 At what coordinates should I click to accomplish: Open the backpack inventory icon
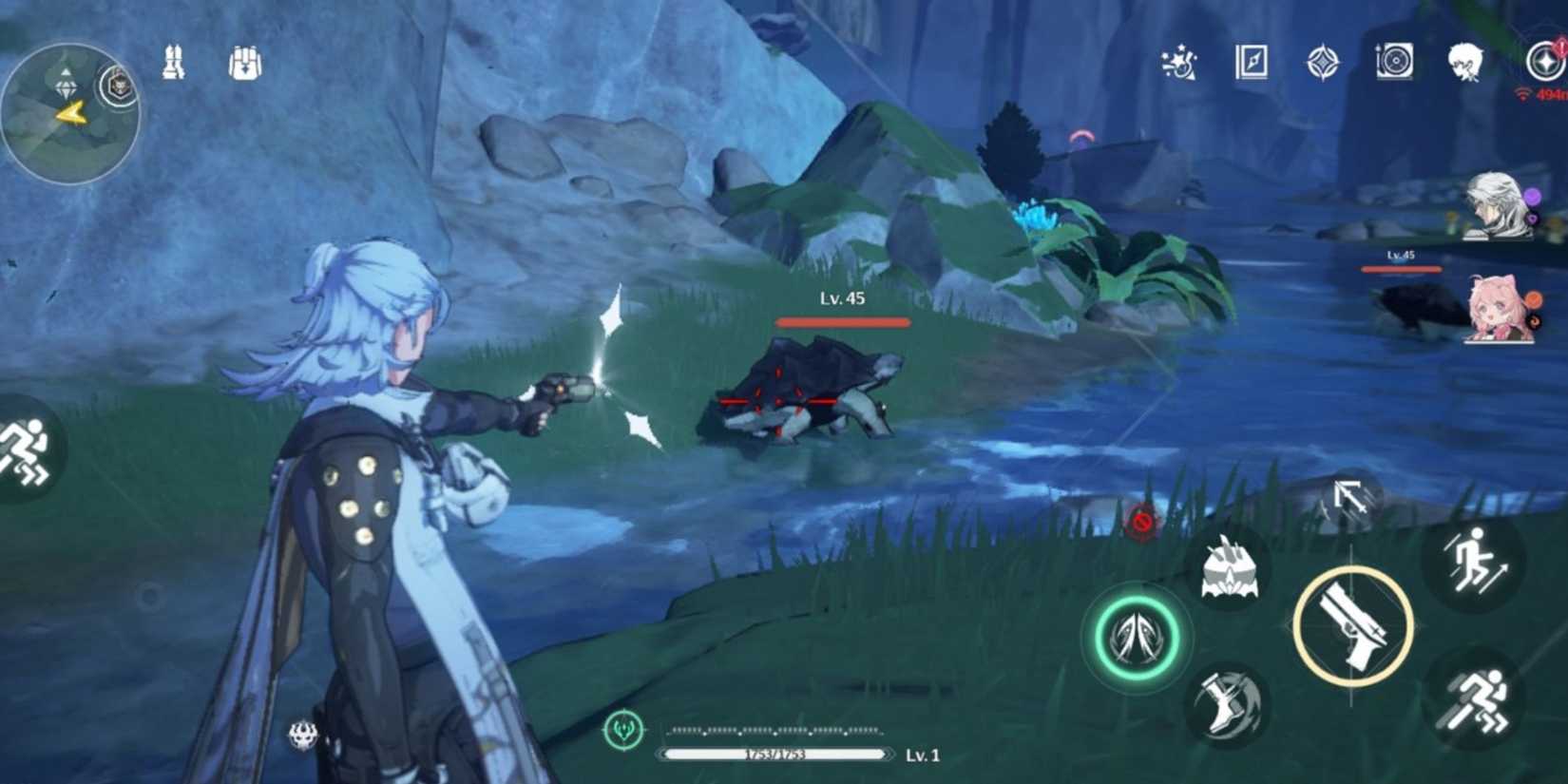(244, 62)
